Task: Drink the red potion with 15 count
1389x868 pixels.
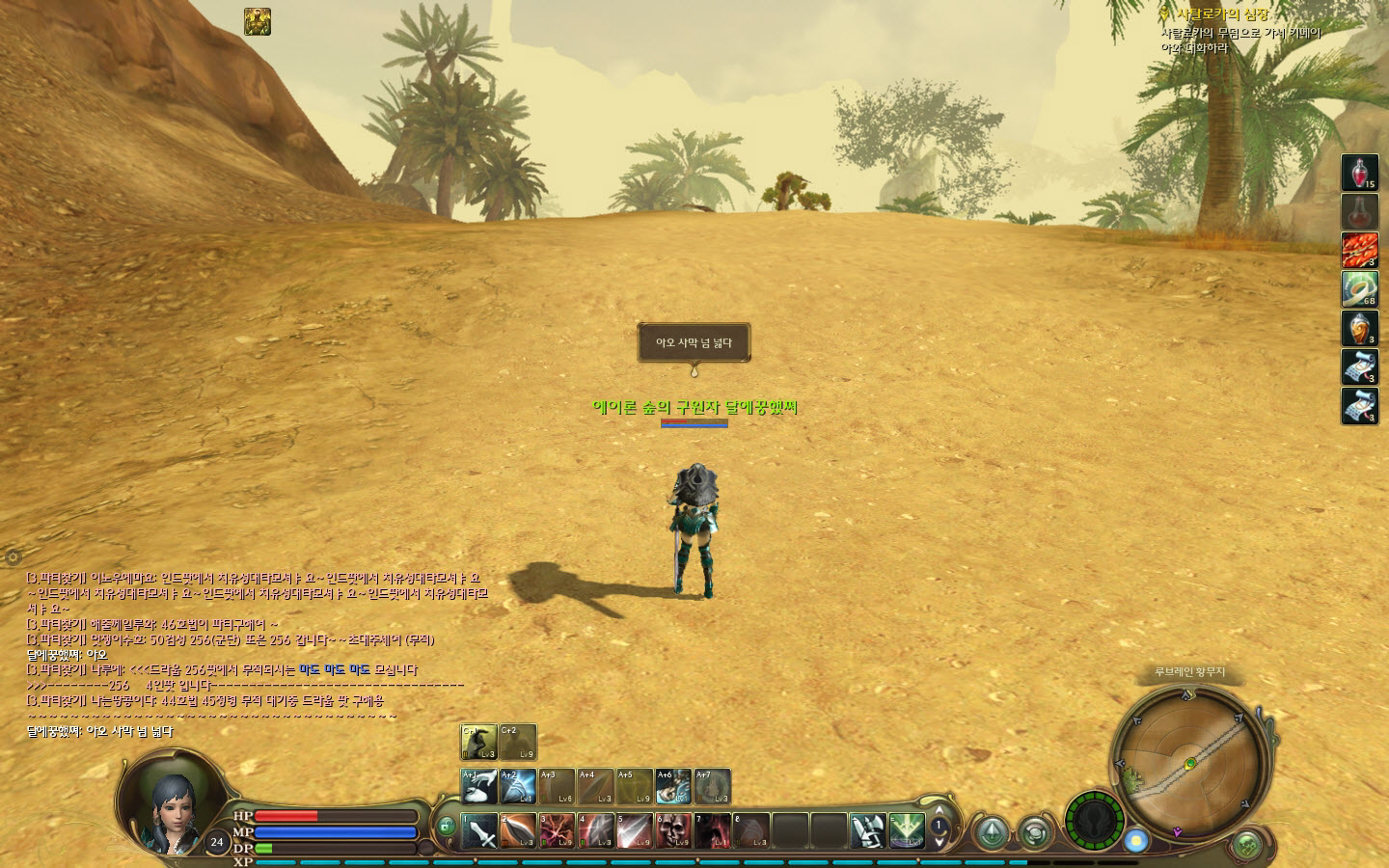Action: pos(1360,173)
